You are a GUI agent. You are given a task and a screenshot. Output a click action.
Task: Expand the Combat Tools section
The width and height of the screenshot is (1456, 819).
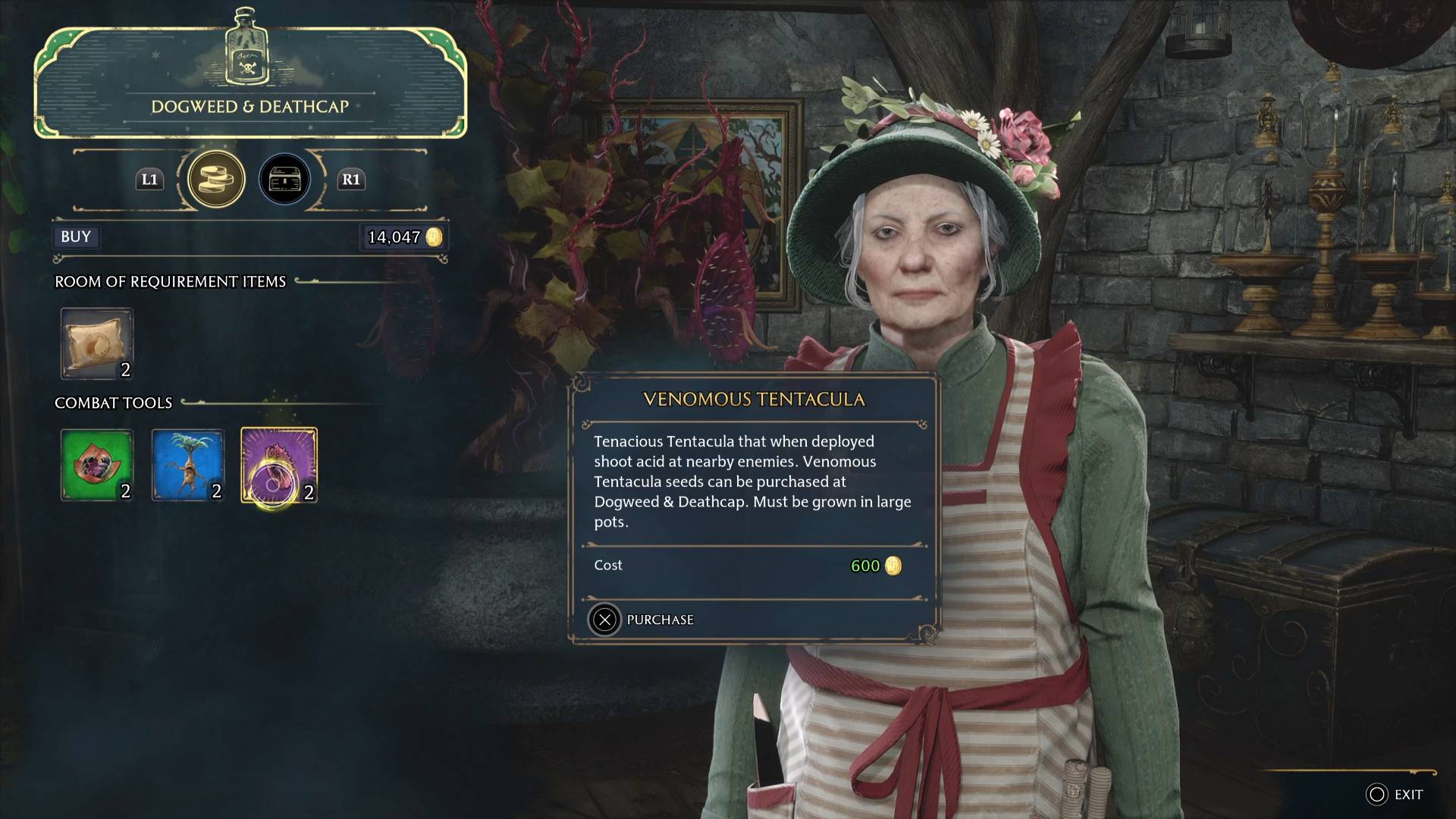tap(113, 403)
